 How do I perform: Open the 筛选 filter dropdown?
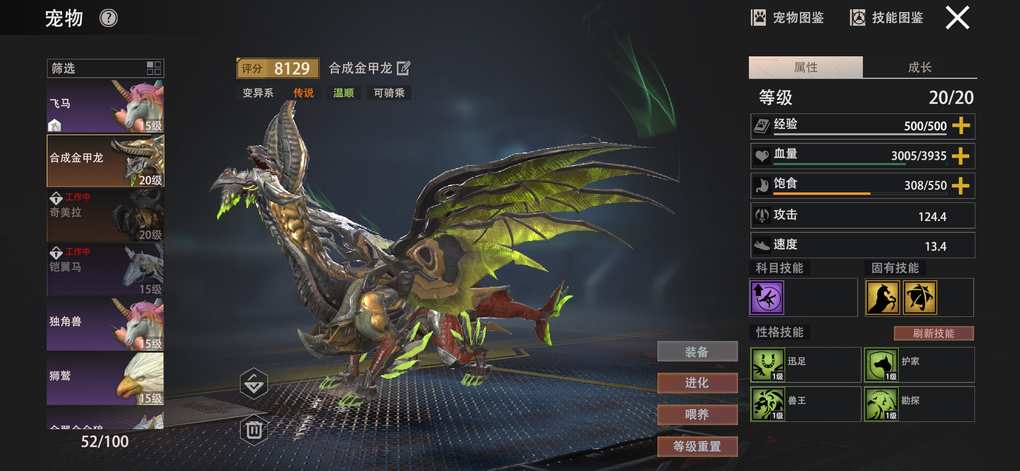click(x=105, y=68)
